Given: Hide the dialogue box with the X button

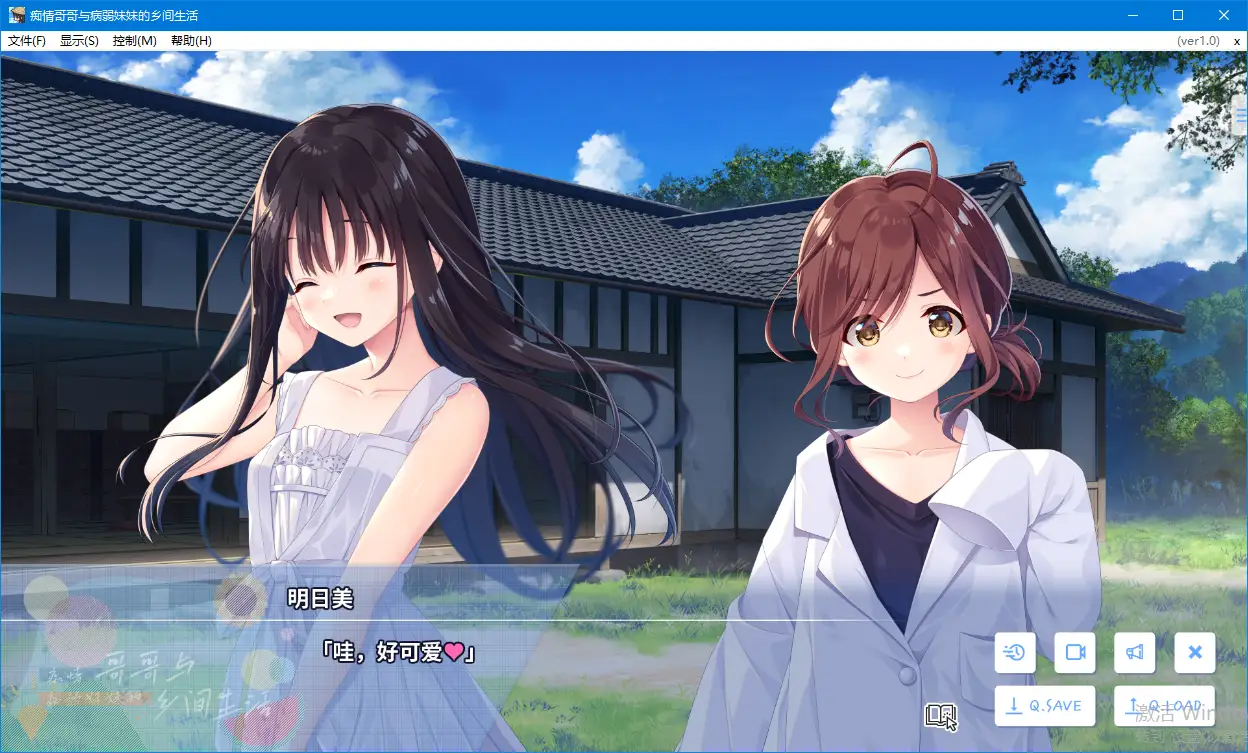Looking at the screenshot, I should point(1194,653).
